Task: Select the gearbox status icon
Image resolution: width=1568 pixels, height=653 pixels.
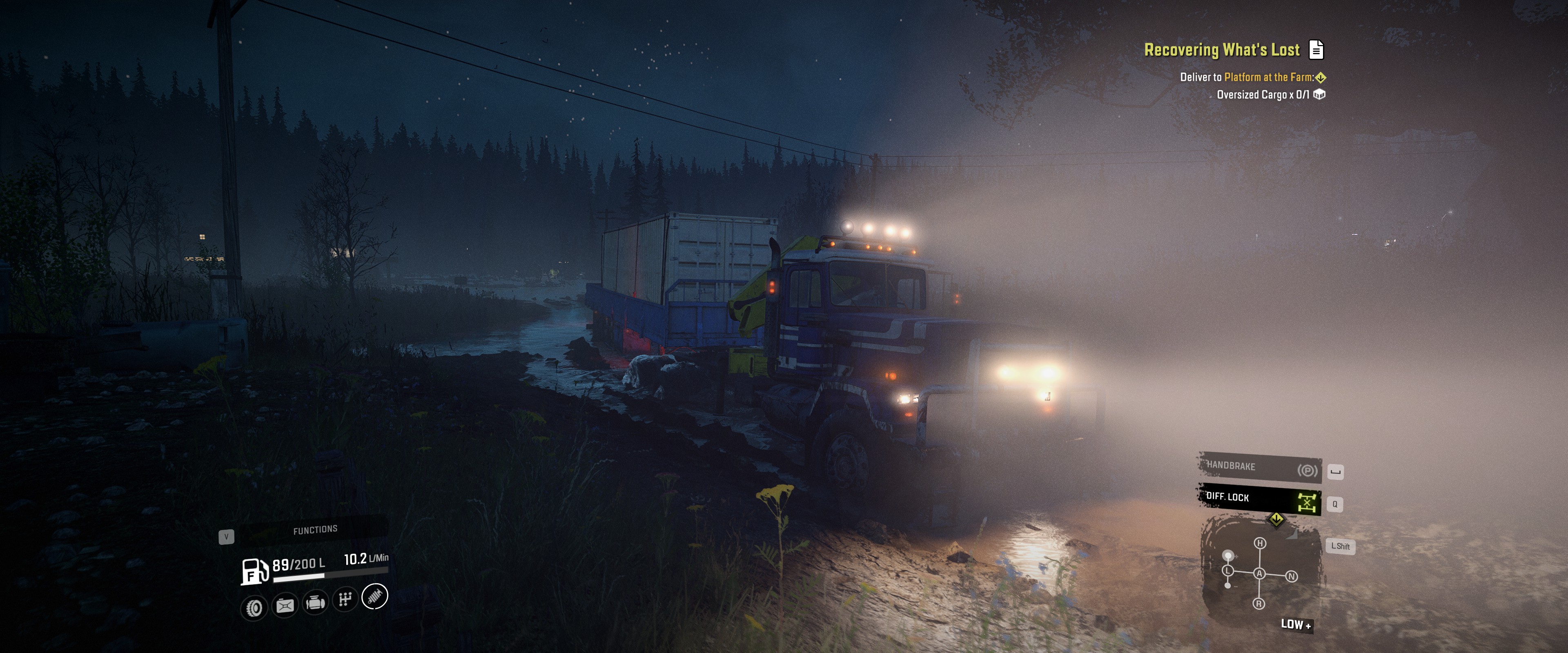Action: [x=345, y=600]
